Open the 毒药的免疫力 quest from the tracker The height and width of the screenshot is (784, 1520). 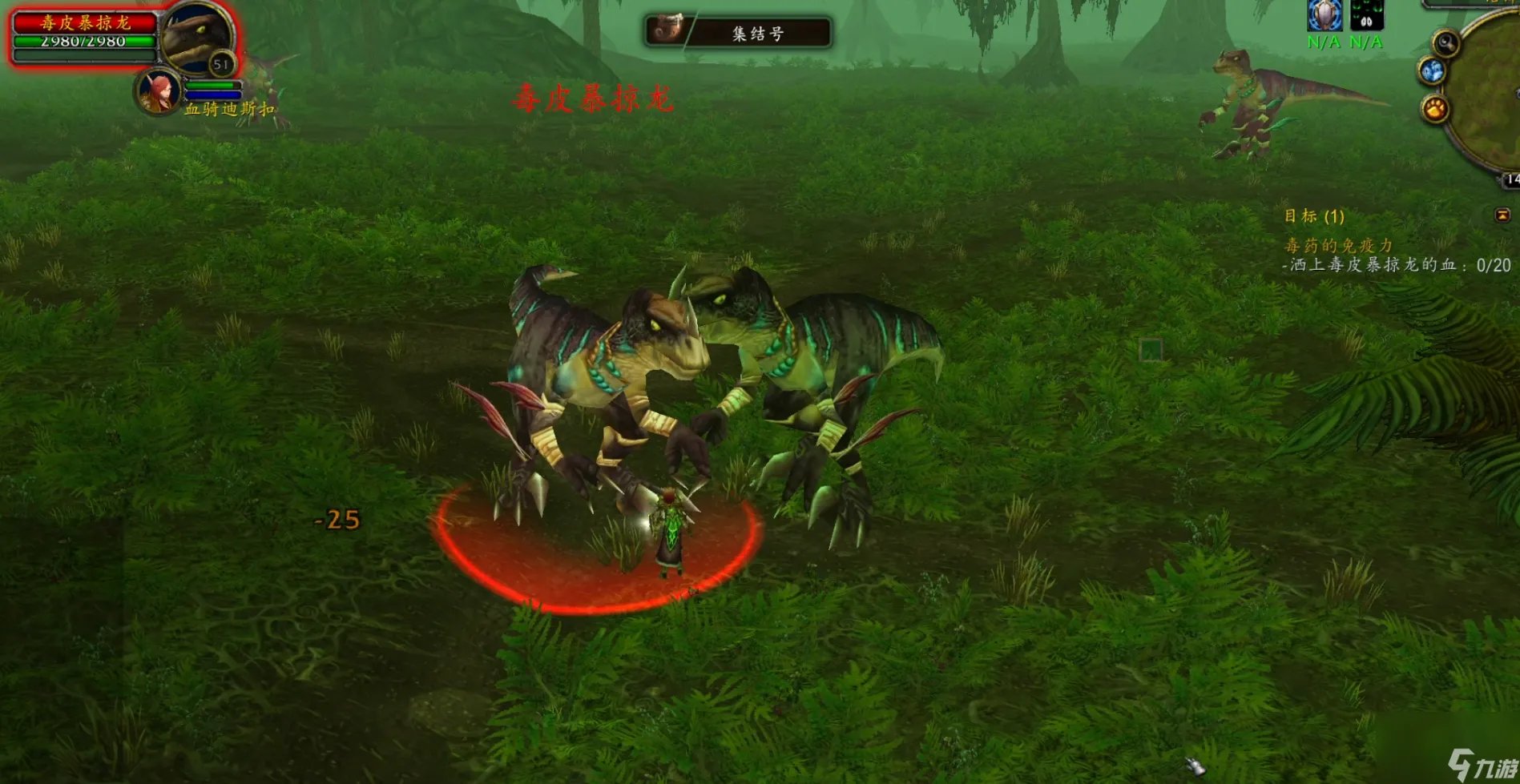pyautogui.click(x=1338, y=245)
